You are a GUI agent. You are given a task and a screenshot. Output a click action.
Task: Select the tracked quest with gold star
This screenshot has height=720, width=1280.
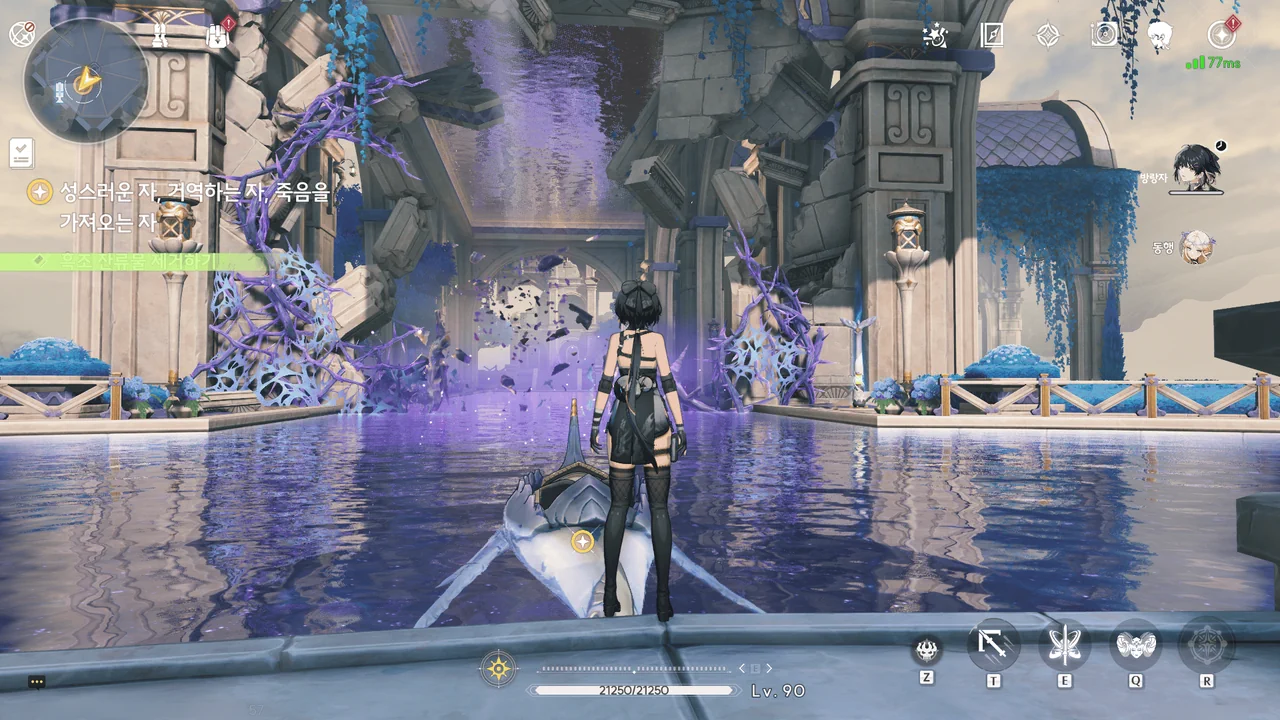point(40,192)
